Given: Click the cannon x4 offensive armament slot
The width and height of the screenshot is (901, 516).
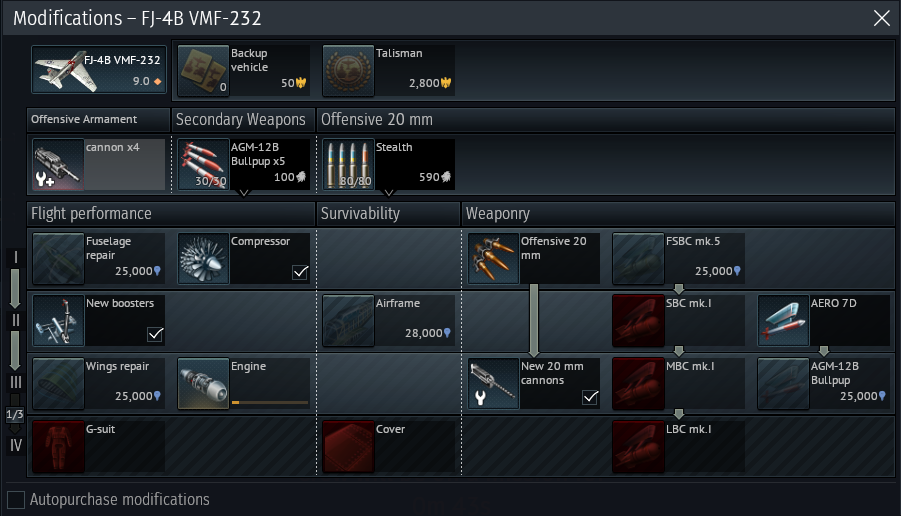Looking at the screenshot, I should pos(98,163).
